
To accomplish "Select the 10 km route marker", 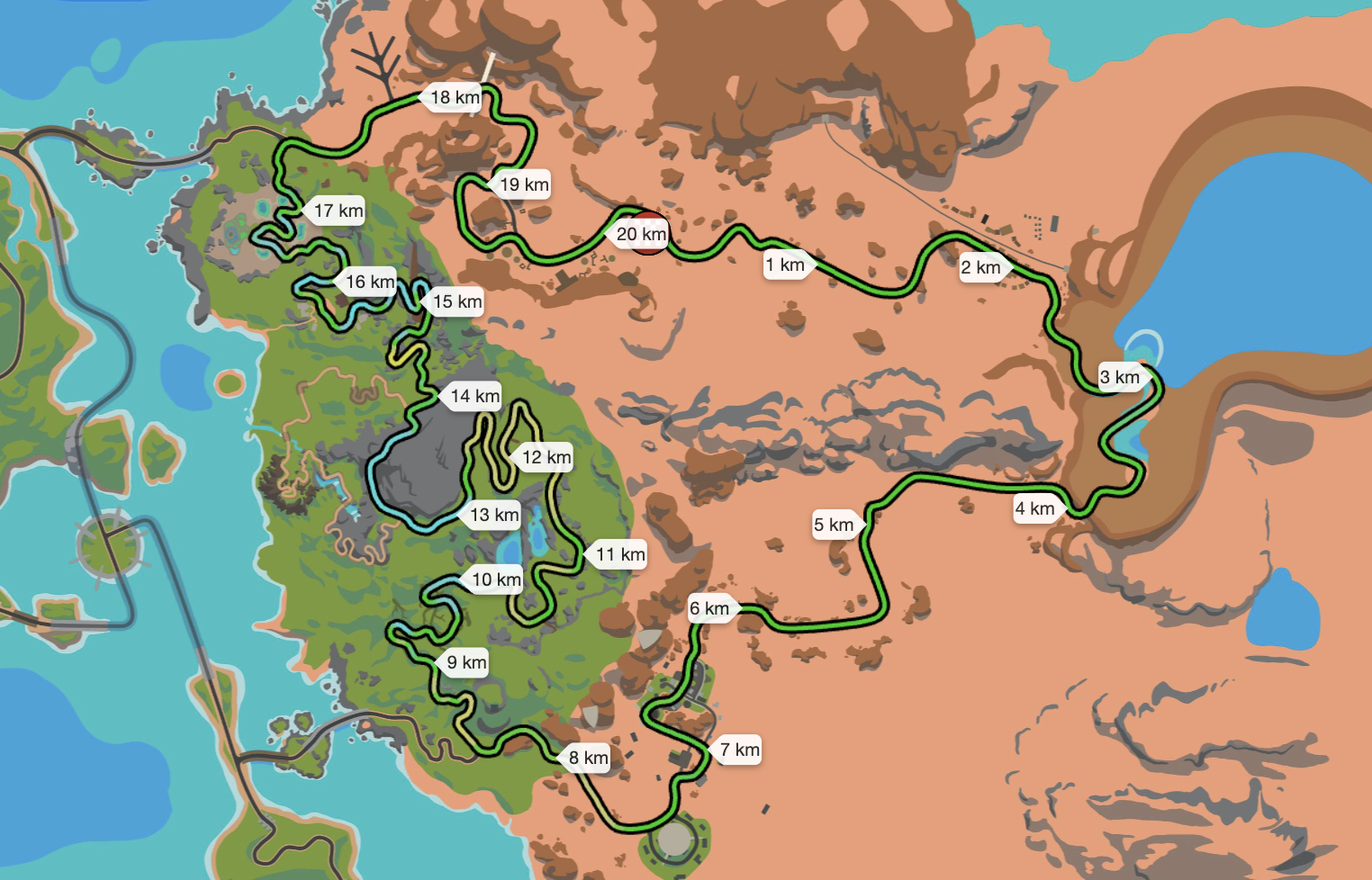I will click(496, 579).
